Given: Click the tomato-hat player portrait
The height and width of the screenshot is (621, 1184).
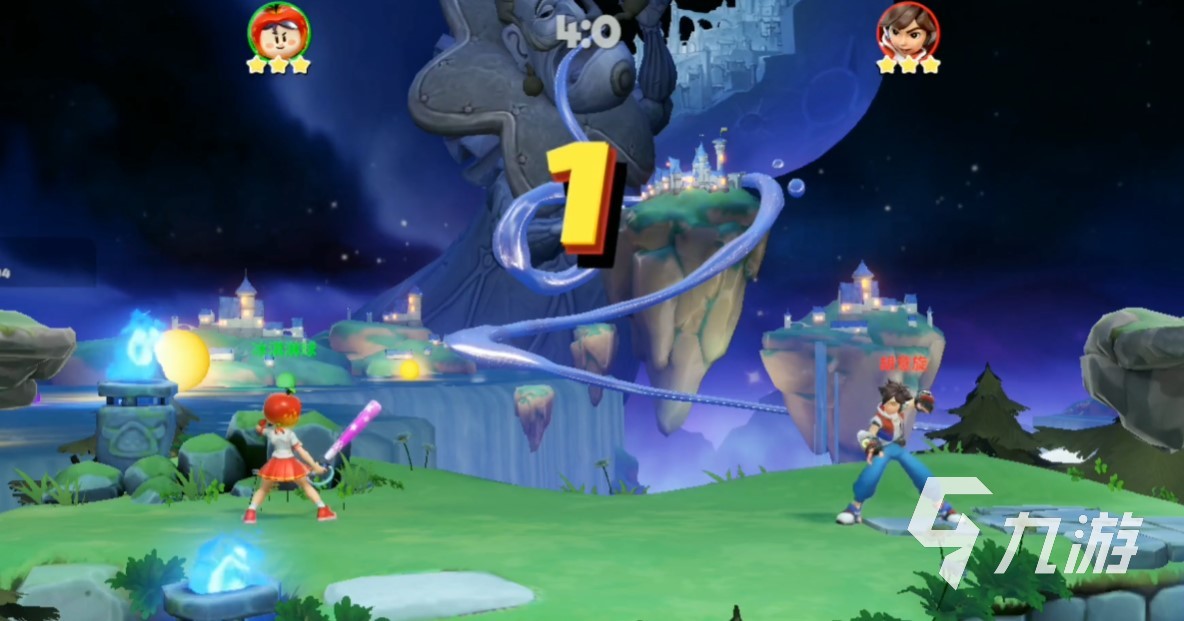Looking at the screenshot, I should click(279, 29).
